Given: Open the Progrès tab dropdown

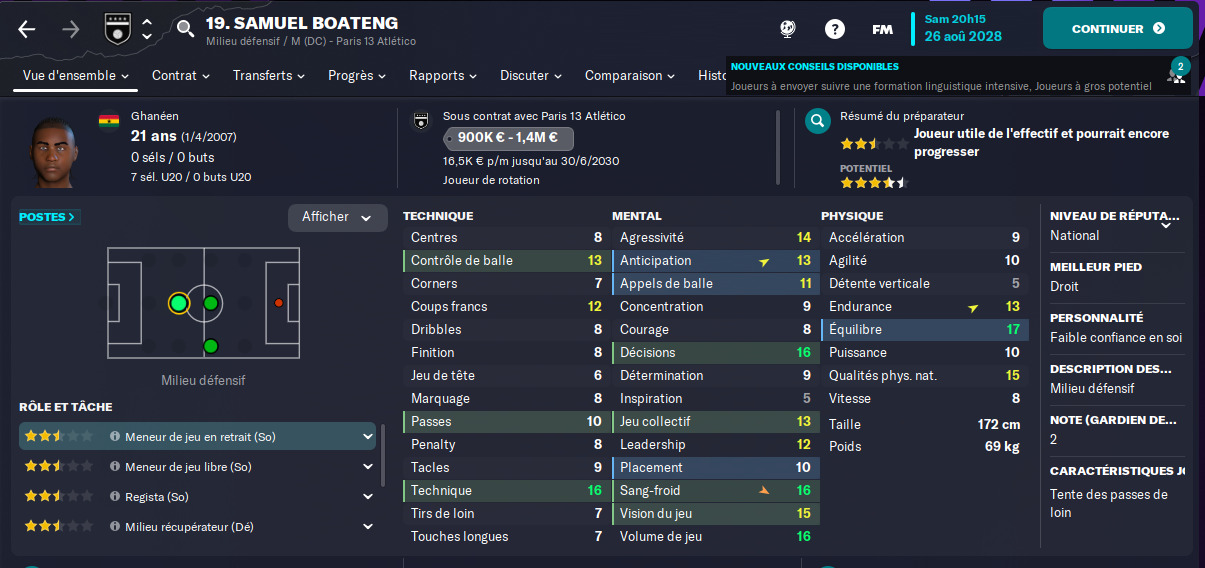Looking at the screenshot, I should point(357,76).
